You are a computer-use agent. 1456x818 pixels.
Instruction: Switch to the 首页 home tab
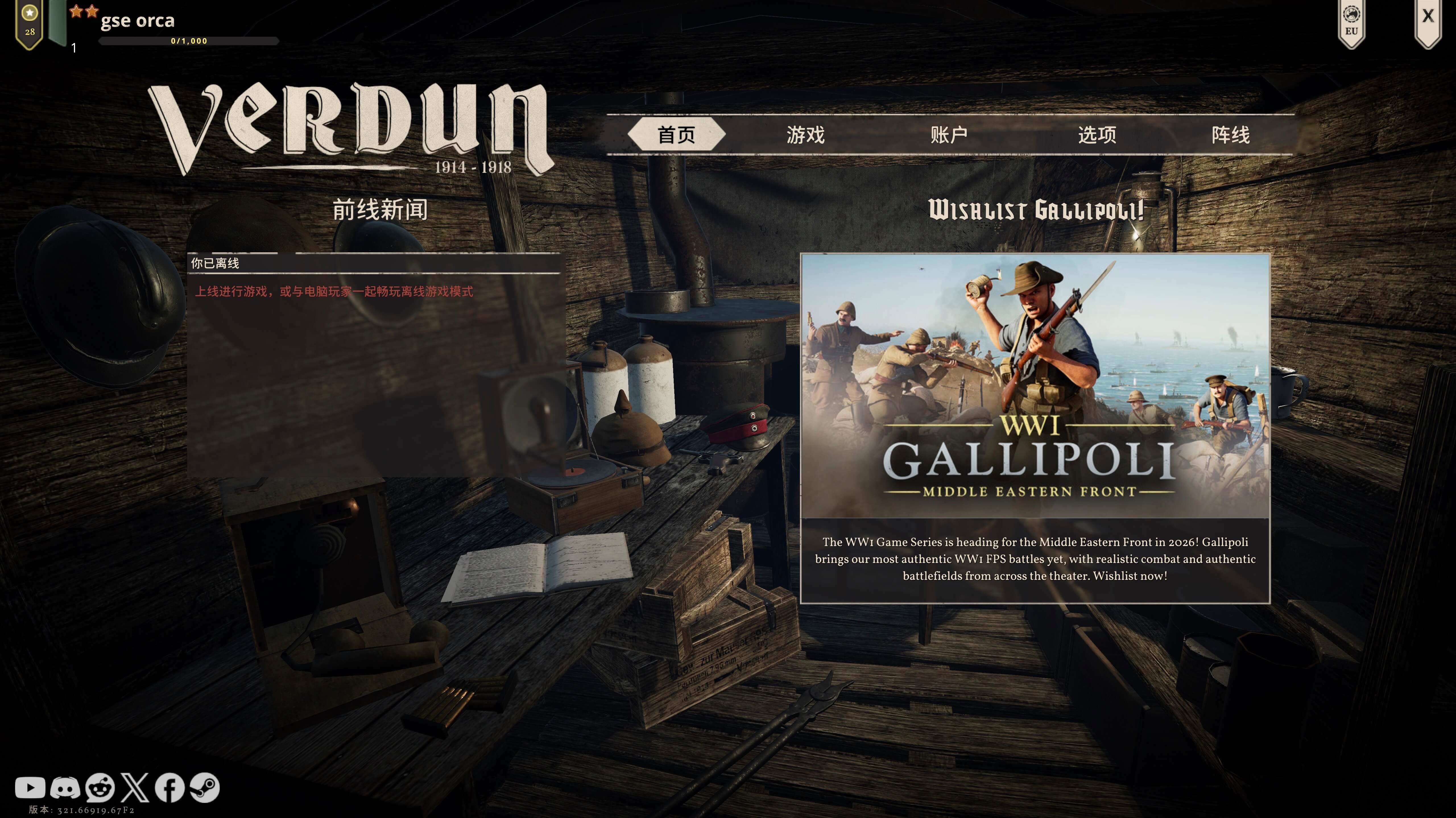point(676,135)
